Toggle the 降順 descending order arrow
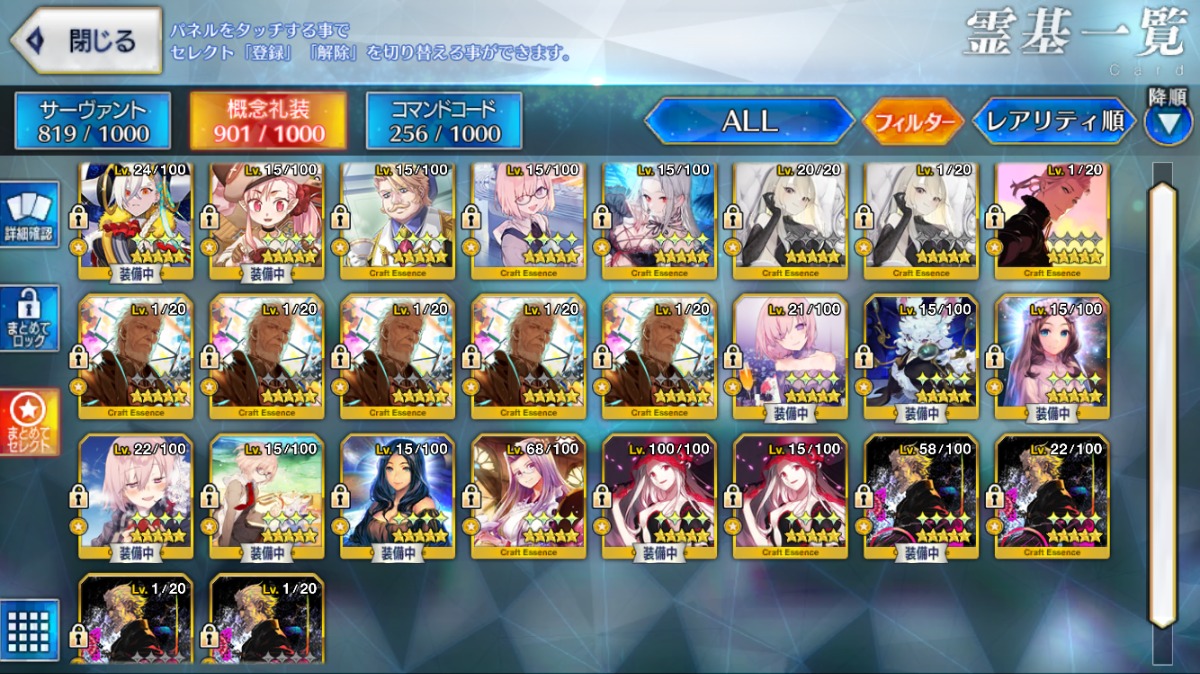Viewport: 1200px width, 674px height. tap(1167, 122)
